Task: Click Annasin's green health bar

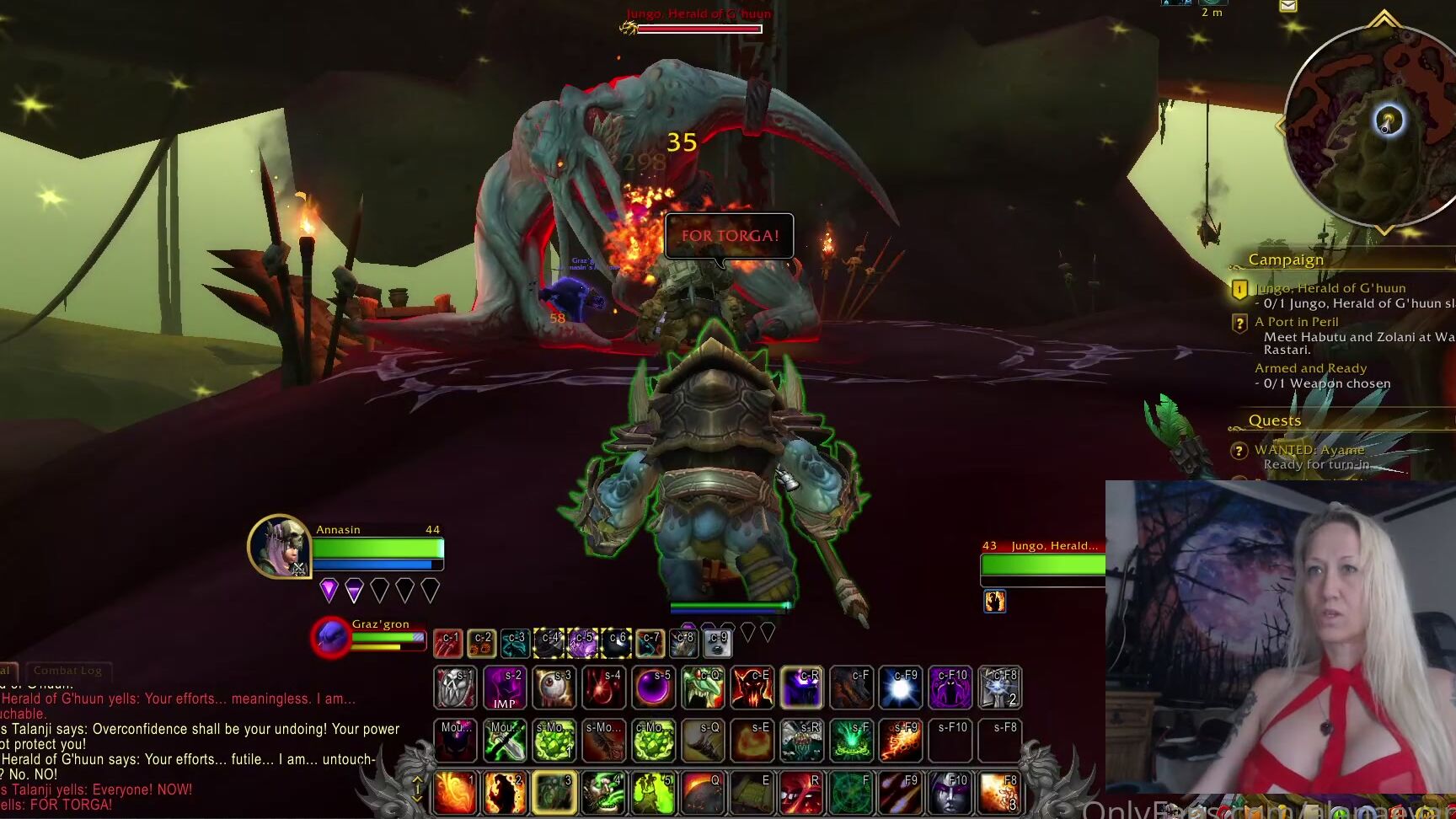Action: point(377,548)
